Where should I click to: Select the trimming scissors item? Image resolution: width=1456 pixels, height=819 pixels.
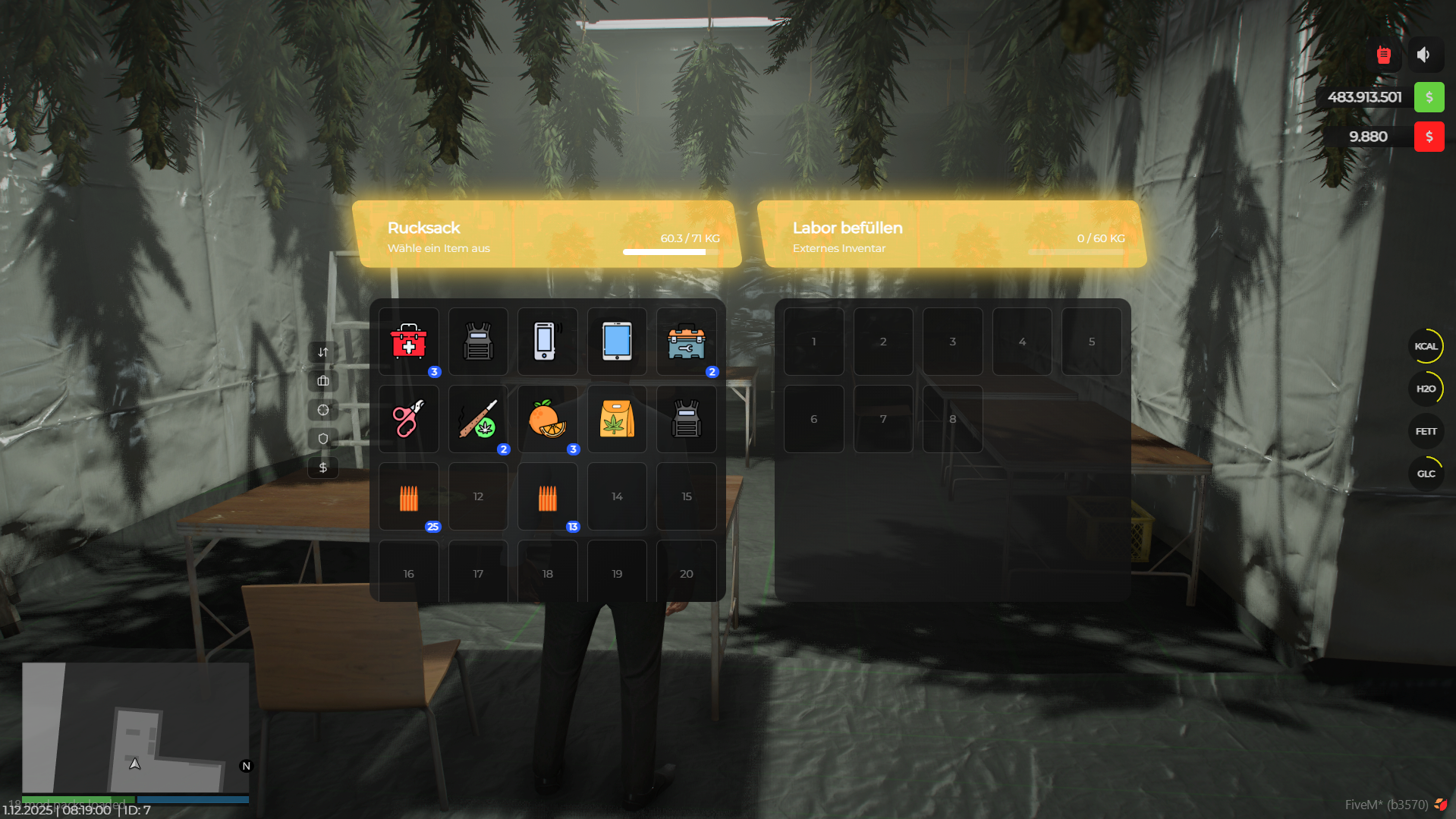pyautogui.click(x=409, y=419)
